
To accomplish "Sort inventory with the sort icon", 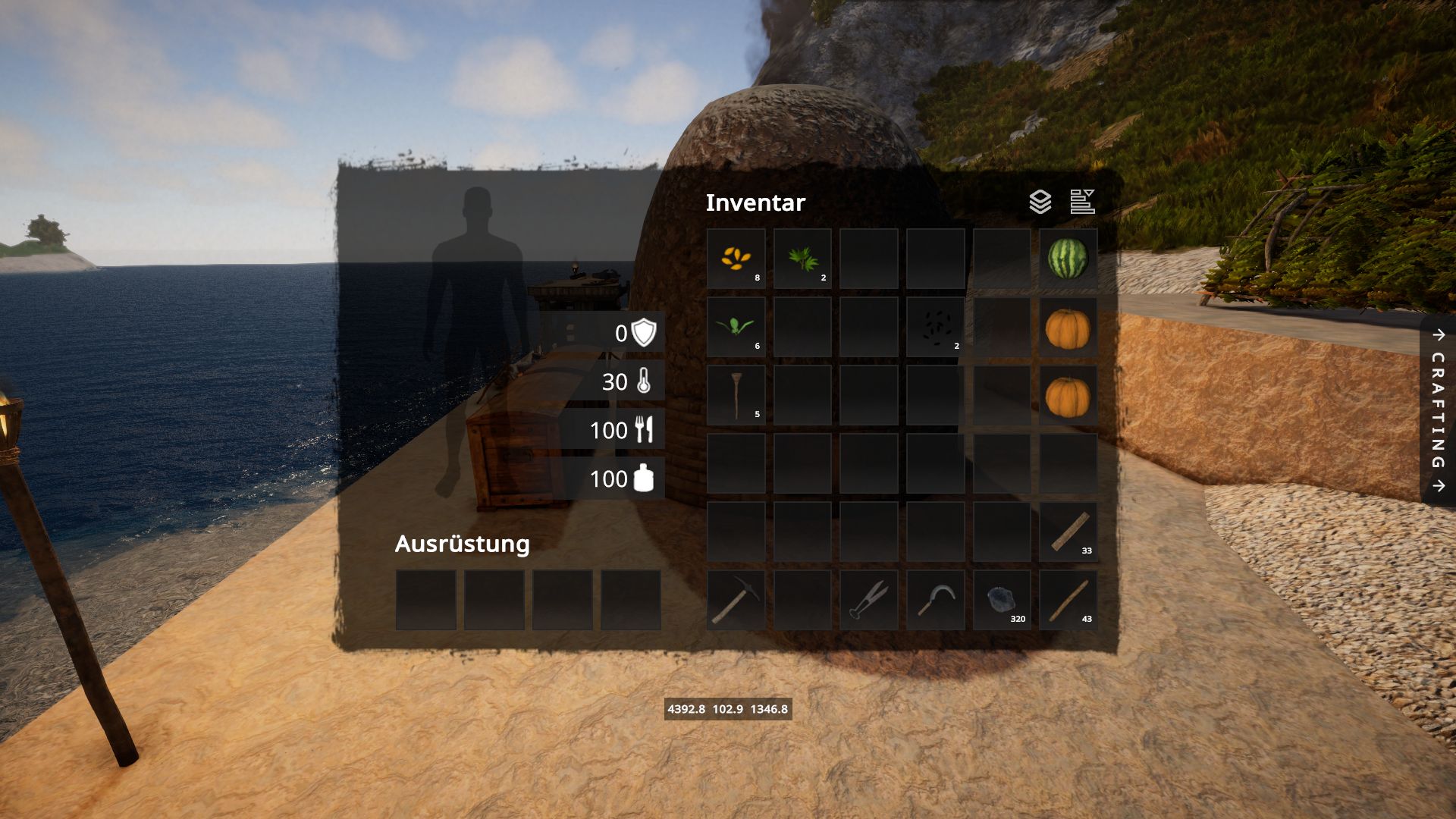I will tap(1082, 202).
